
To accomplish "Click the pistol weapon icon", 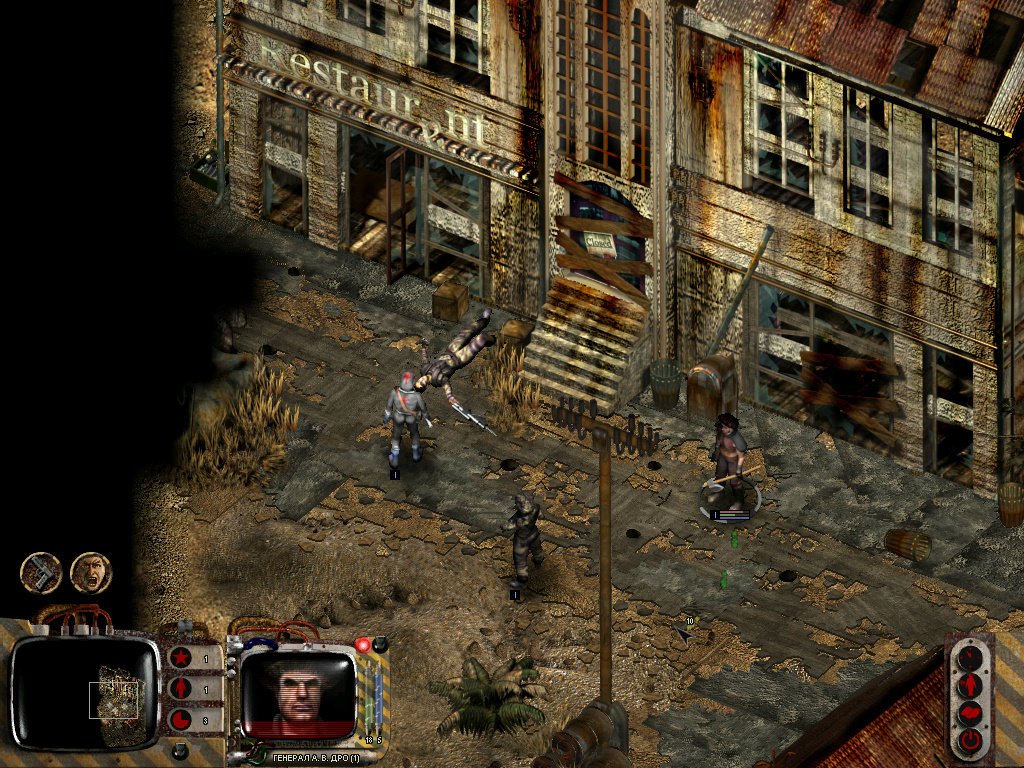I will pos(41,573).
